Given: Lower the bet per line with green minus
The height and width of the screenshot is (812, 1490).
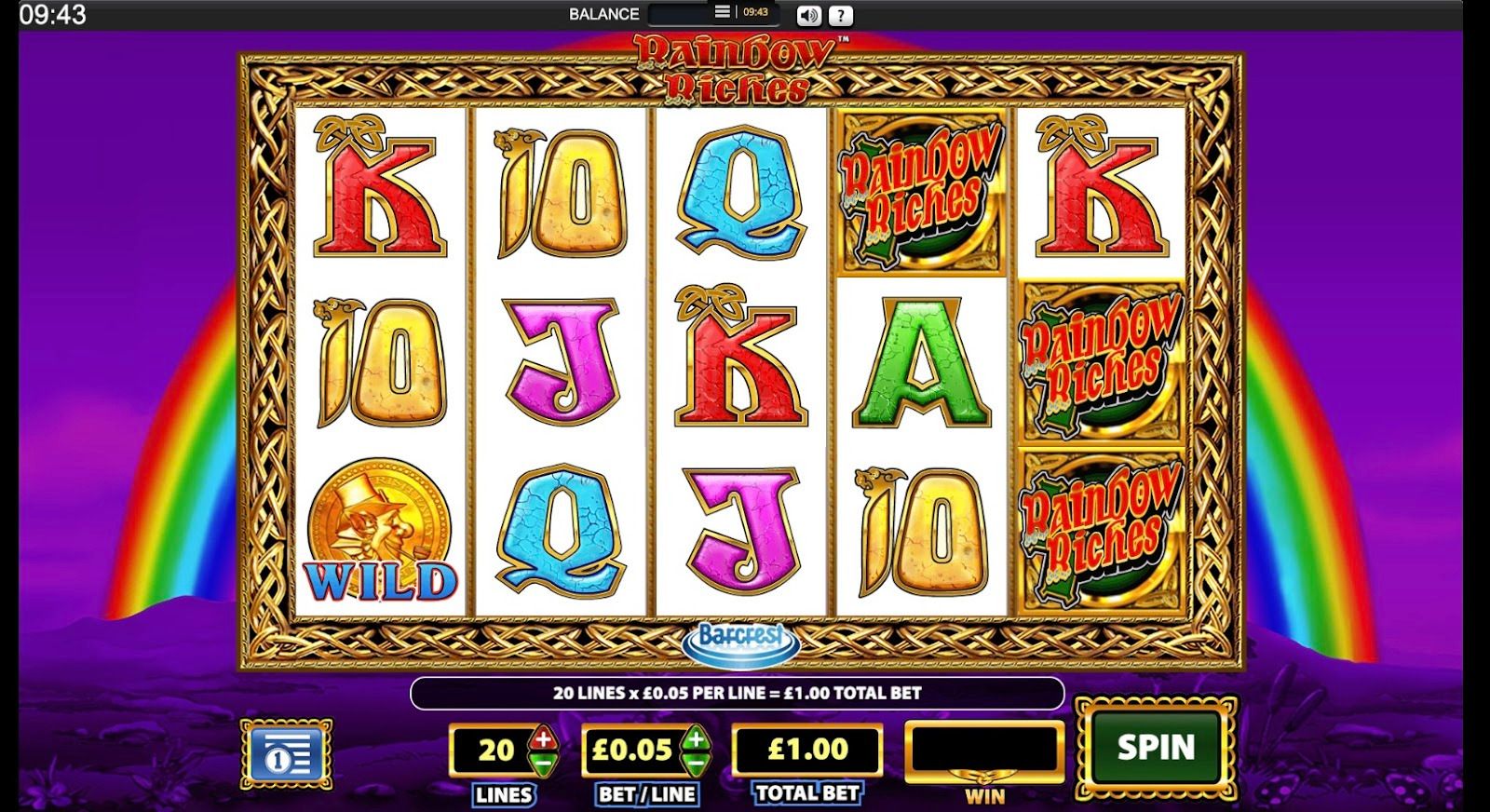Looking at the screenshot, I should tap(694, 763).
